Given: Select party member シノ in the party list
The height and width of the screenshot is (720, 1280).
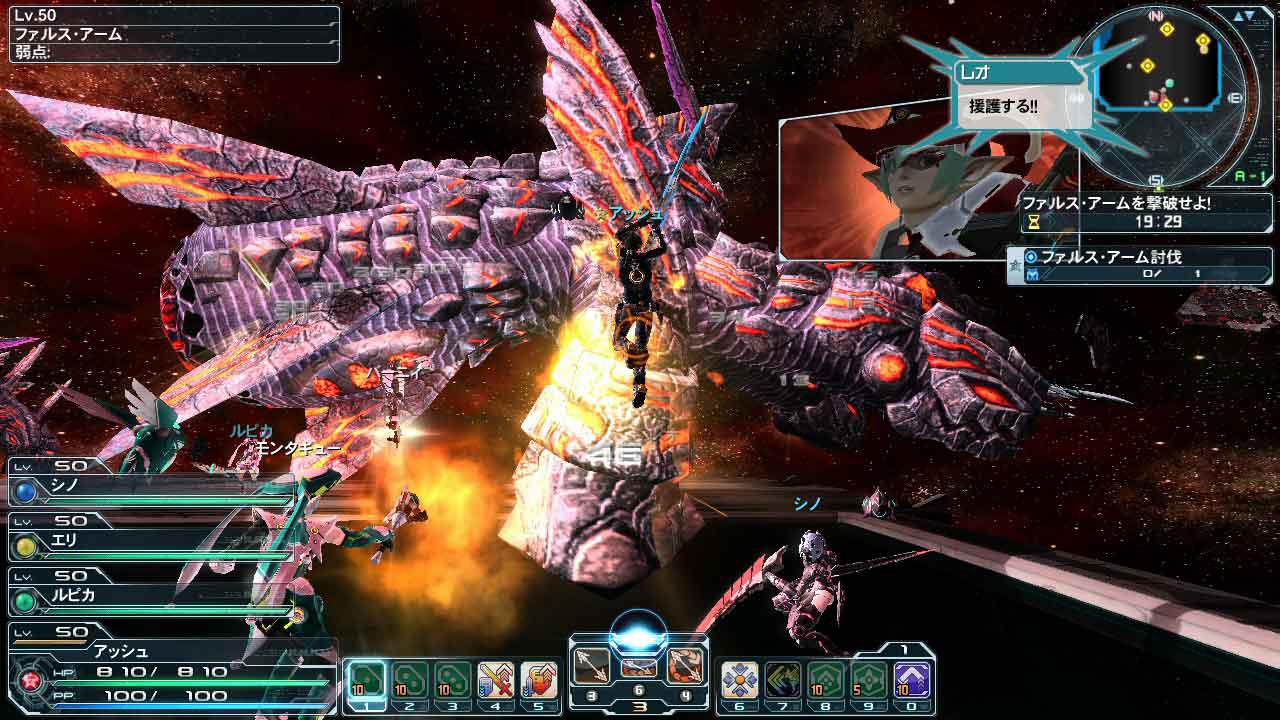Looking at the screenshot, I should pyautogui.click(x=150, y=490).
